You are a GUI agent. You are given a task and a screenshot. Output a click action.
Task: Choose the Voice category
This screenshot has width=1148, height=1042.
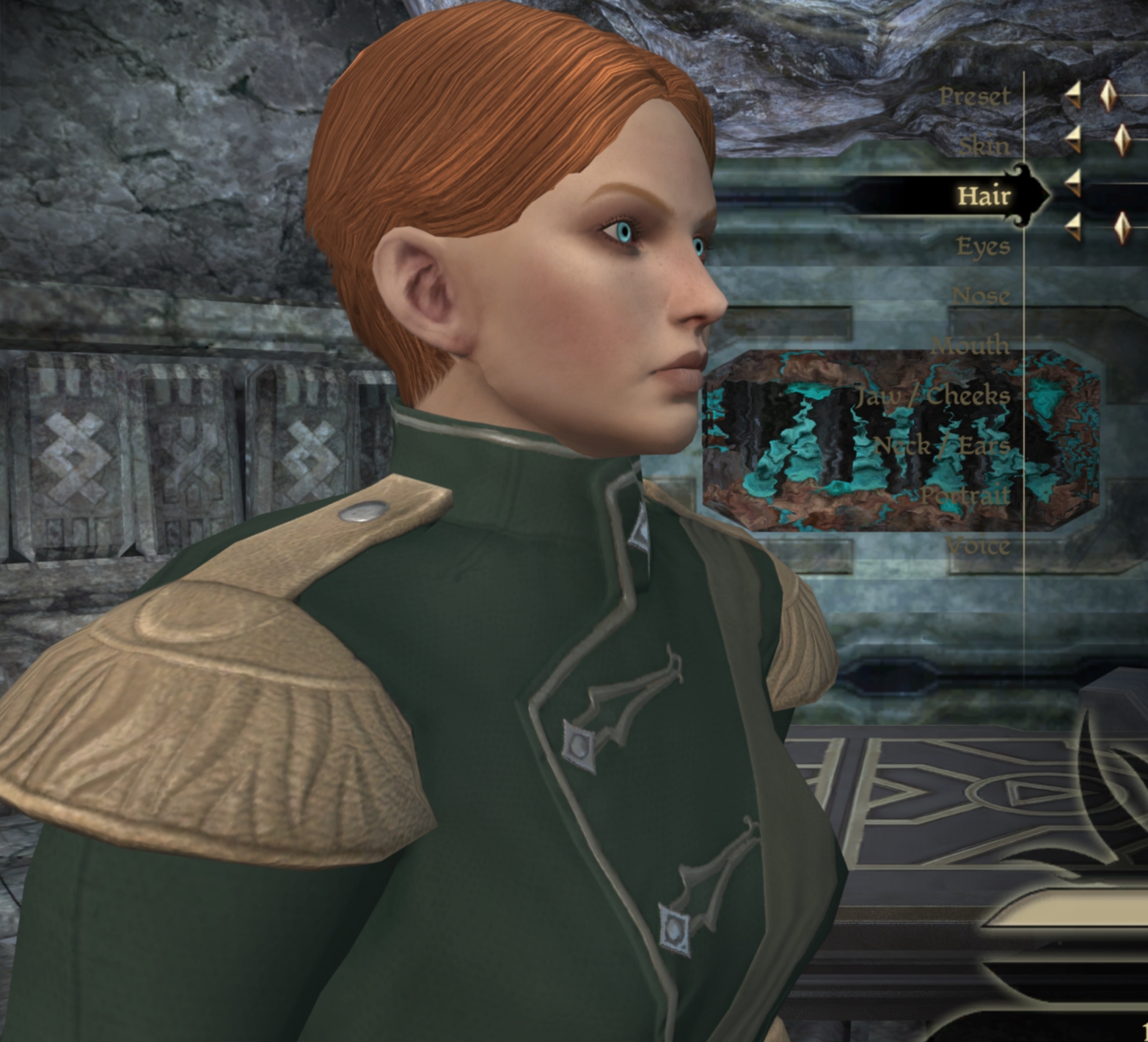click(977, 546)
